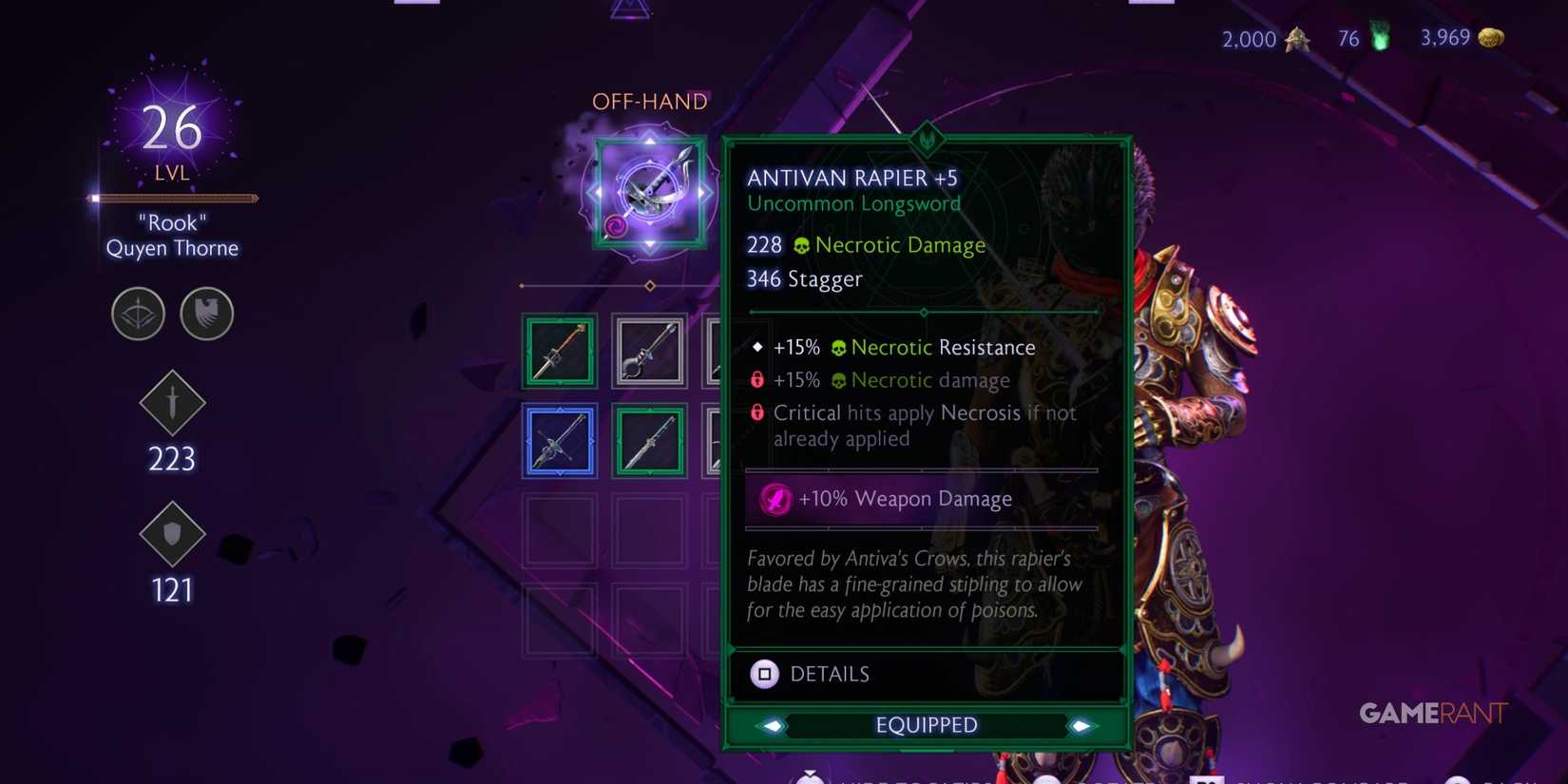Select the blue-bordered longsword in the grid
The height and width of the screenshot is (784, 1568).
[559, 440]
